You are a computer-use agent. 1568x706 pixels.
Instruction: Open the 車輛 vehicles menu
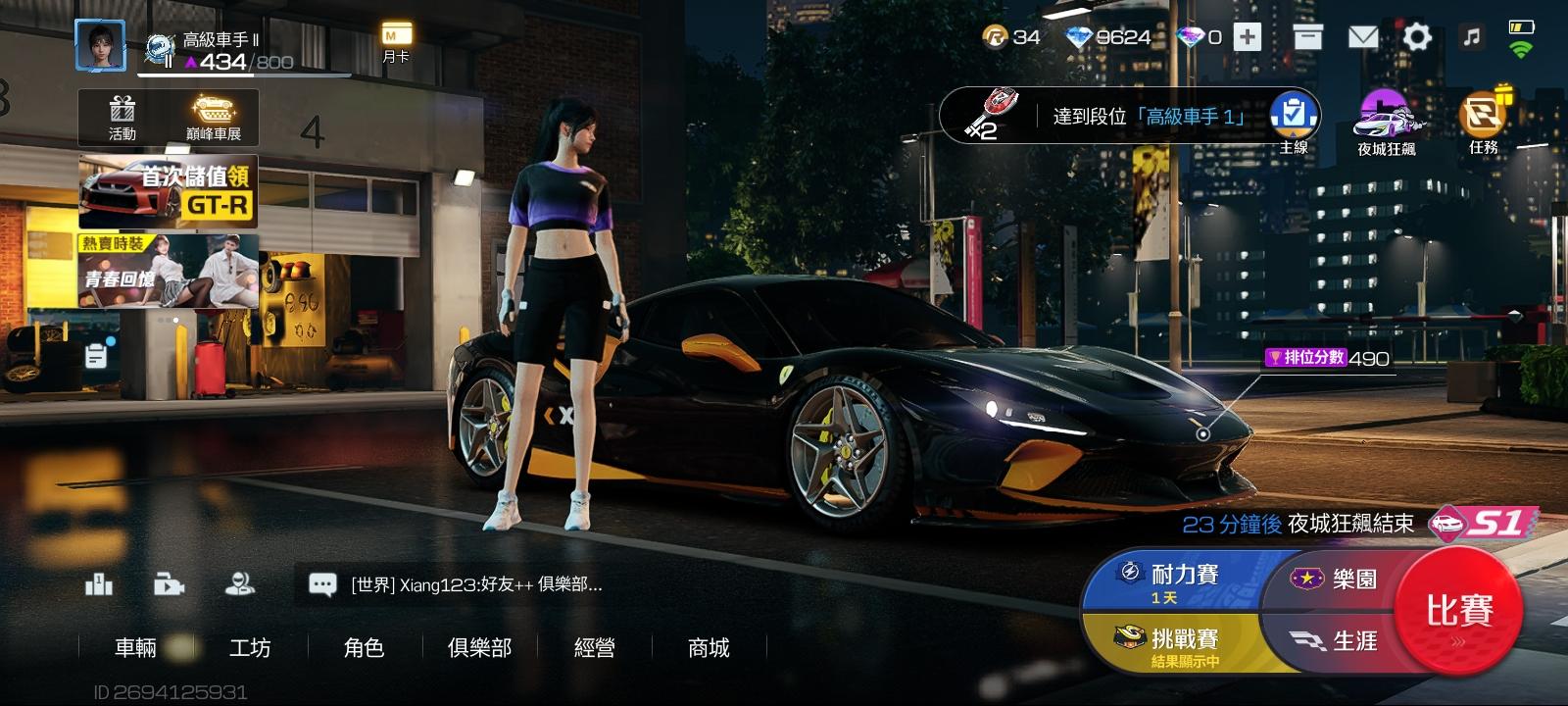[x=136, y=647]
